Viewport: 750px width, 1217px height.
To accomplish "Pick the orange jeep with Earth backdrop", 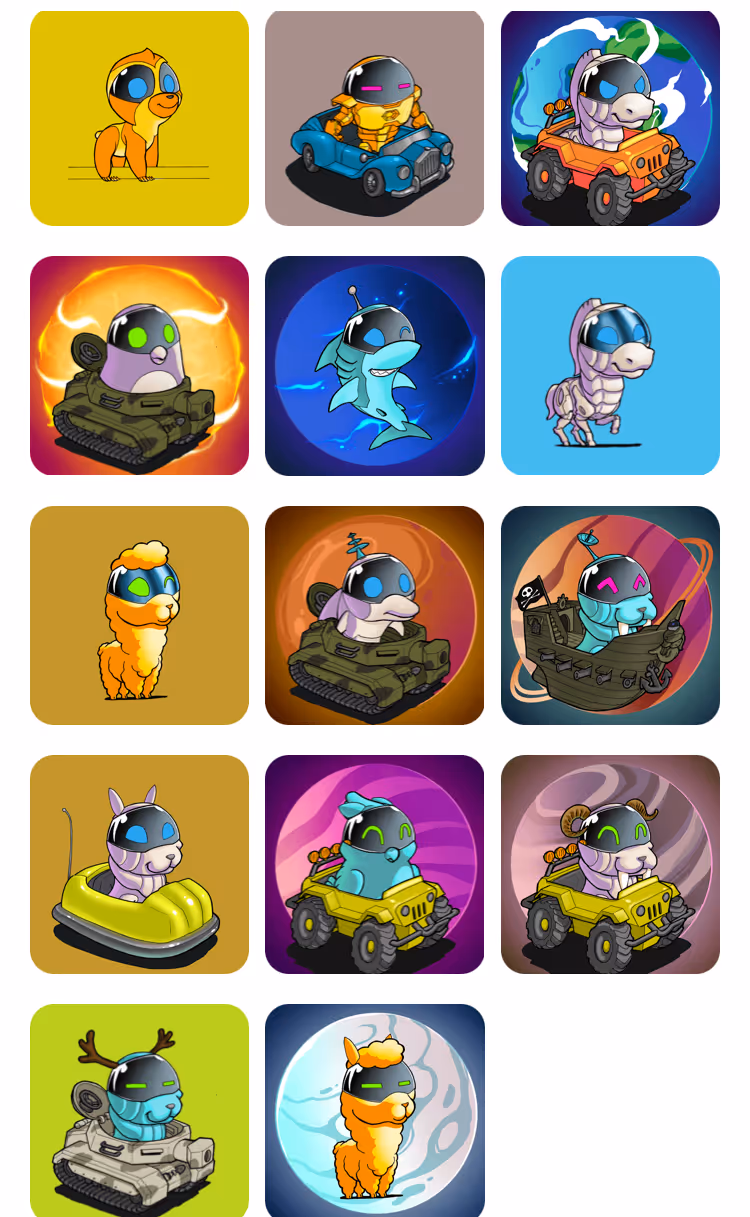I will (x=610, y=118).
